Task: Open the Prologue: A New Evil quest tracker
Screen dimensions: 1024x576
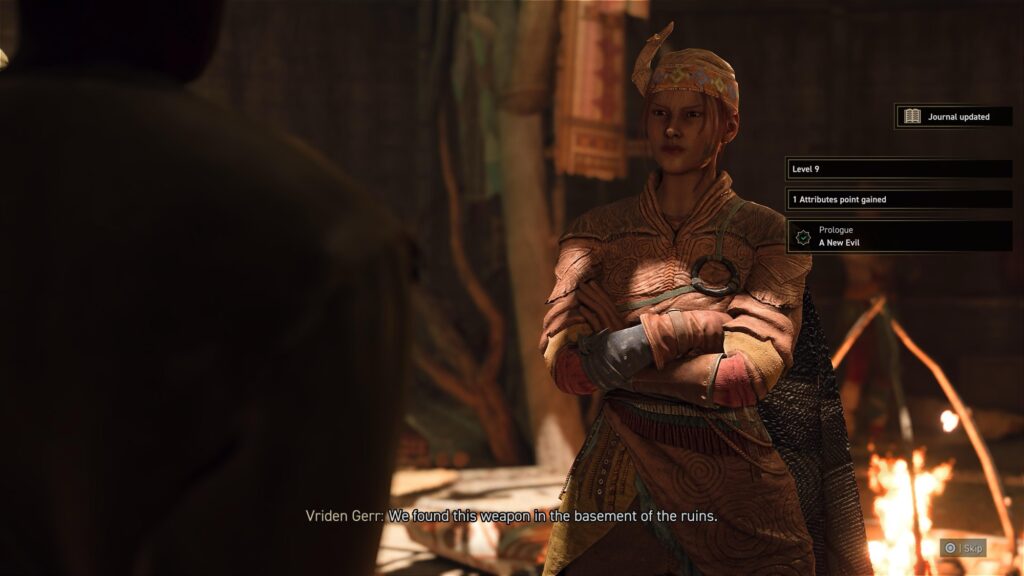Action: point(899,236)
